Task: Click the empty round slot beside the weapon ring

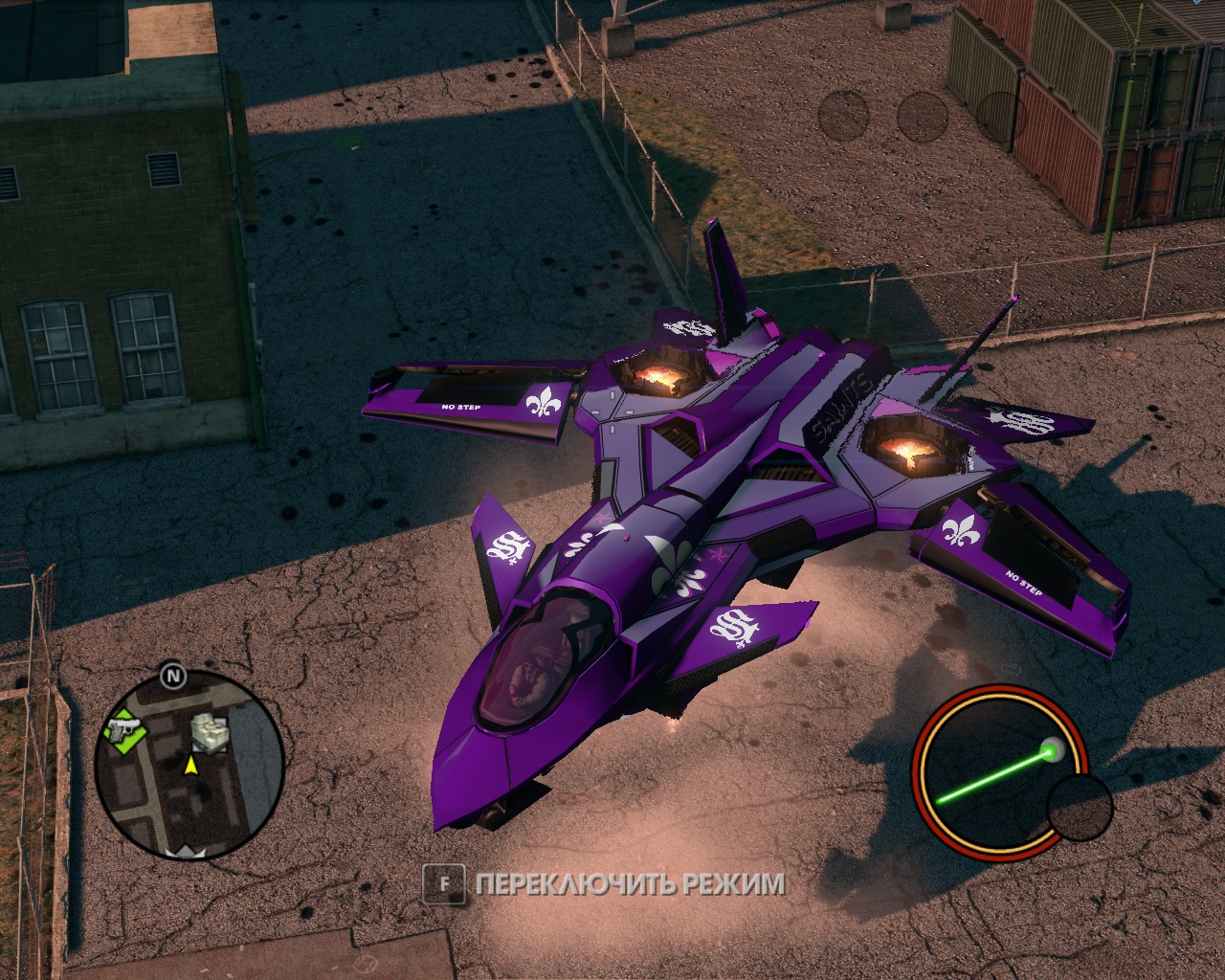Action: coord(1080,807)
